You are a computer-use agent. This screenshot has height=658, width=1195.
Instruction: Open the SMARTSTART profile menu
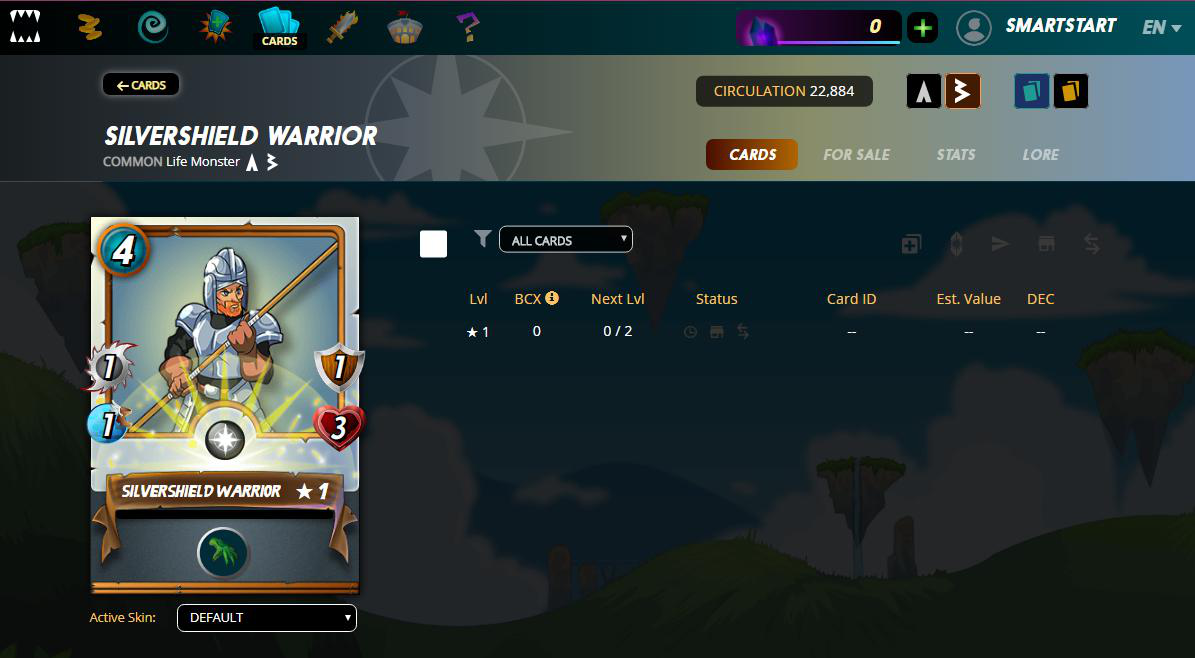[1036, 27]
